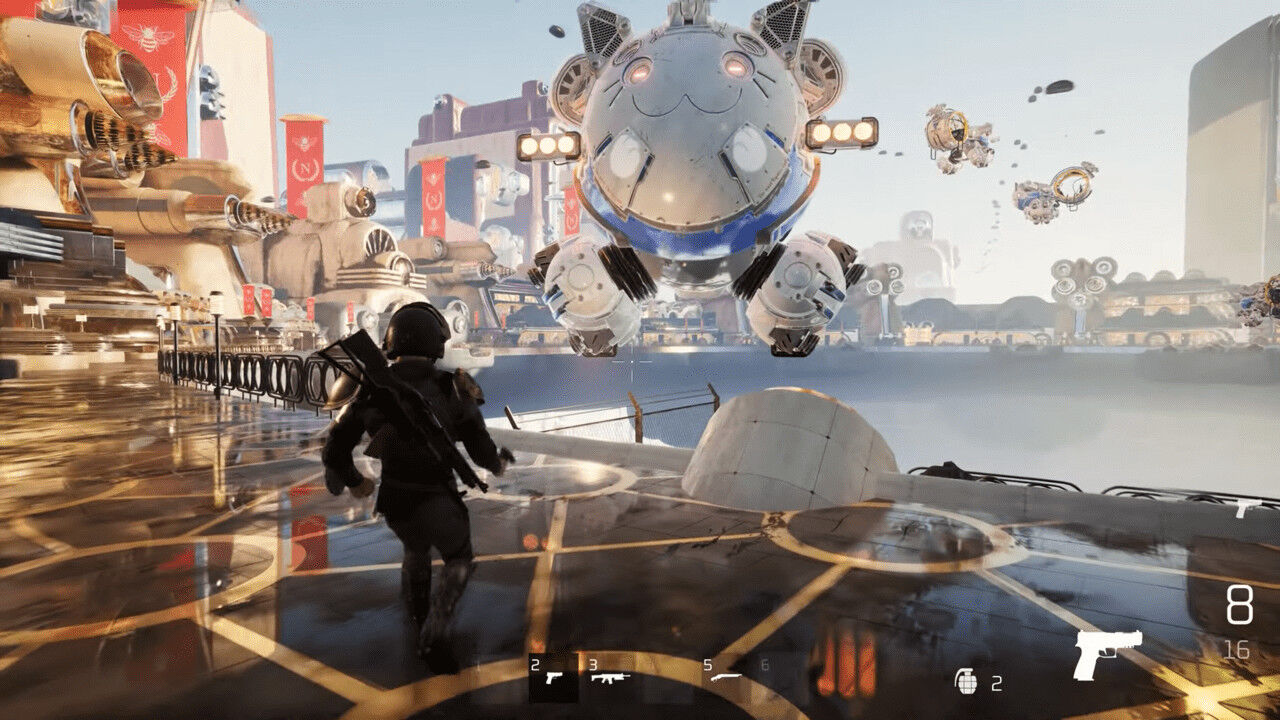
Task: Choose the shotgun in slot 5
Action: click(x=727, y=676)
